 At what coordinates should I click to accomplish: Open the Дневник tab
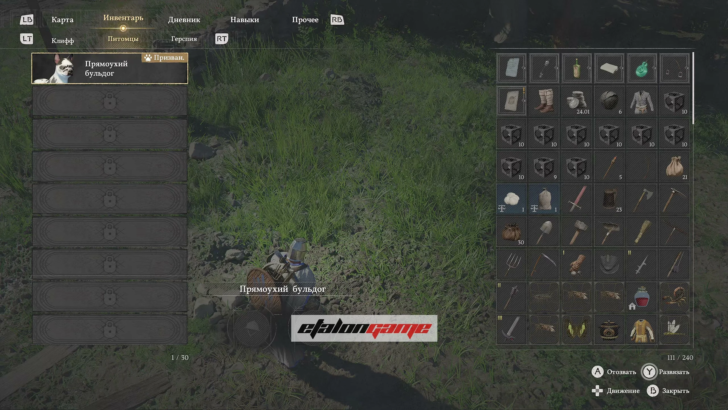[x=184, y=20]
